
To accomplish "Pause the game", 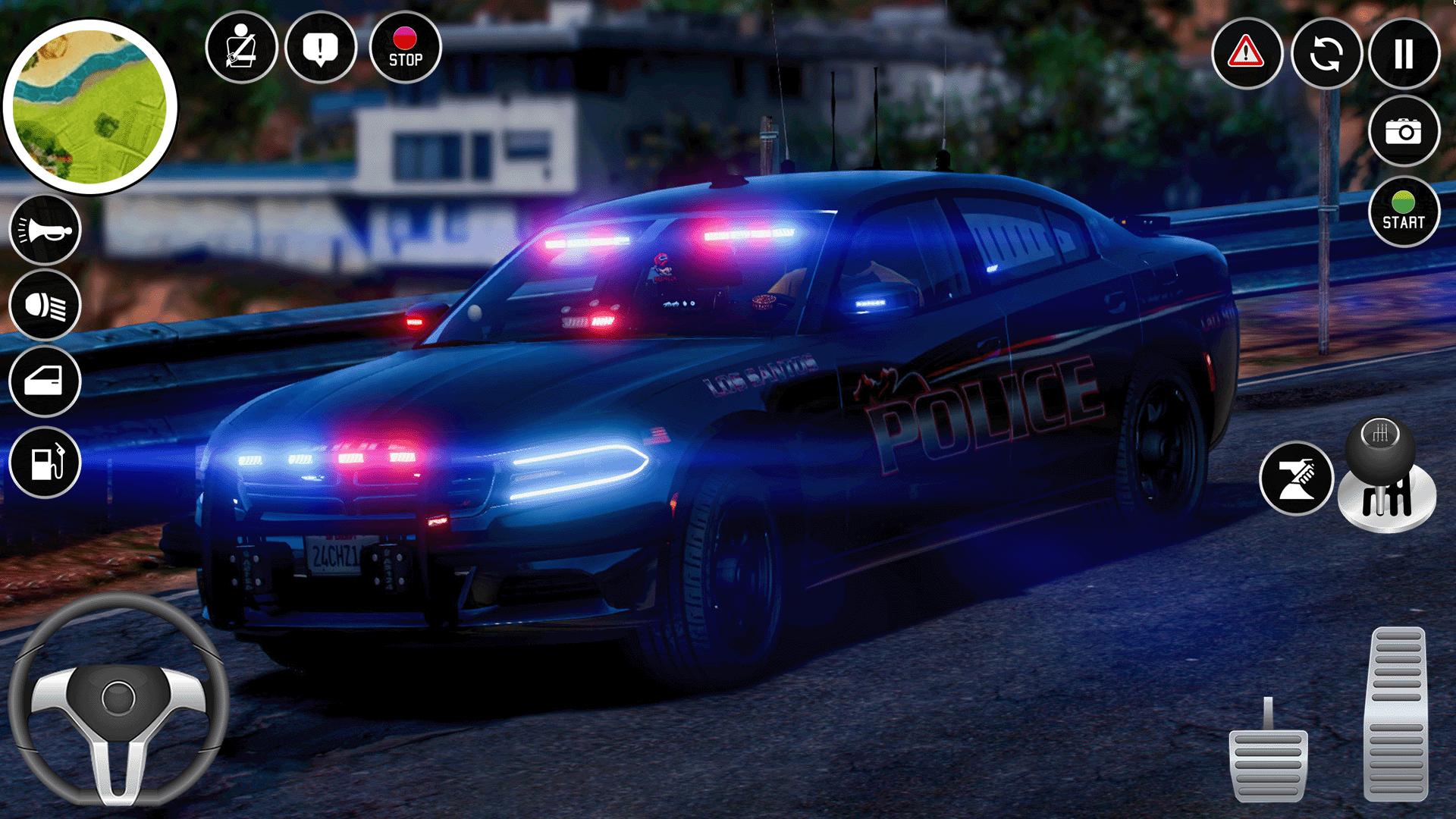I will [x=1404, y=54].
